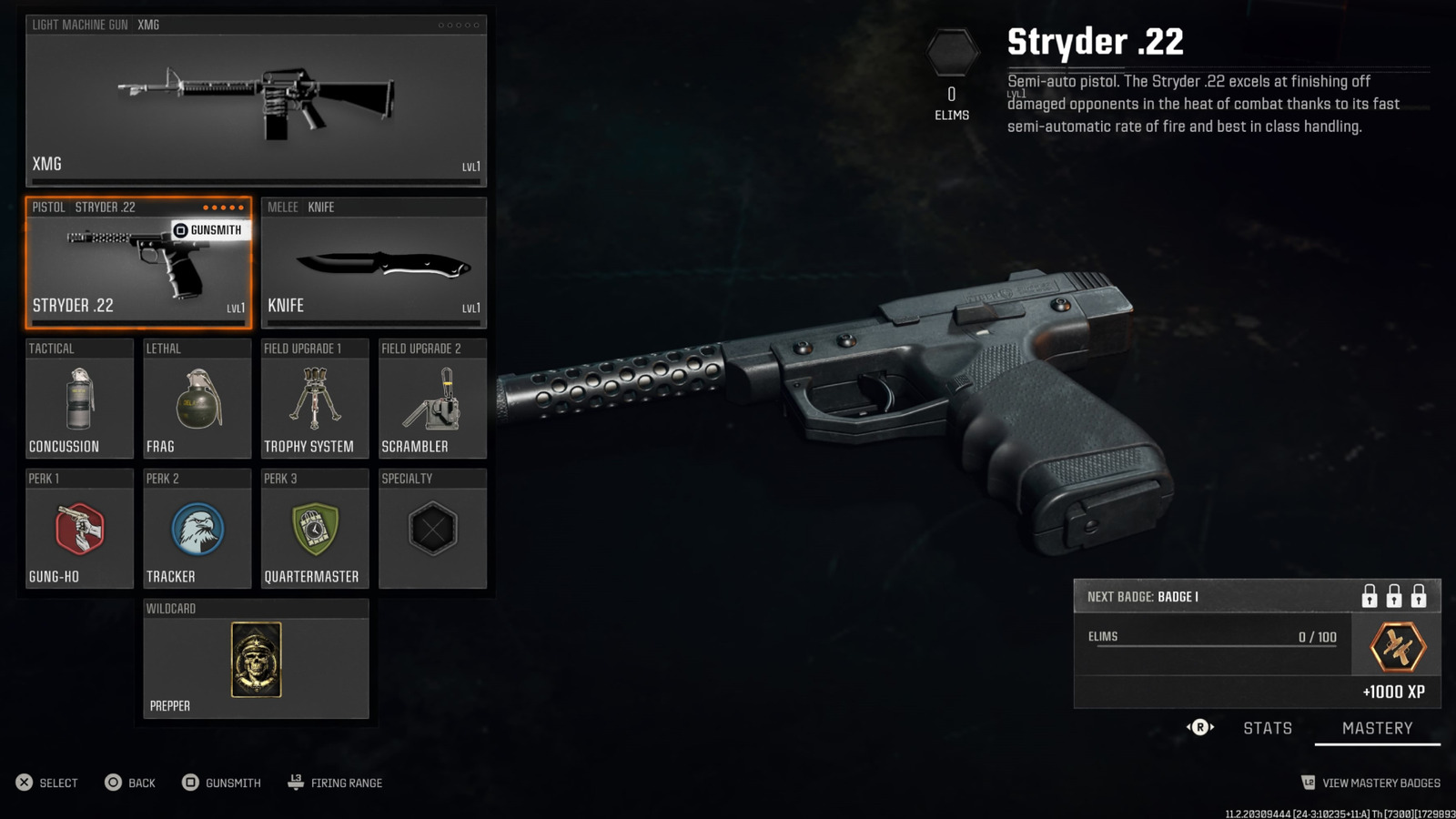Select the Frag lethal grenade icon
Screen dimensions: 1456x819
197,400
